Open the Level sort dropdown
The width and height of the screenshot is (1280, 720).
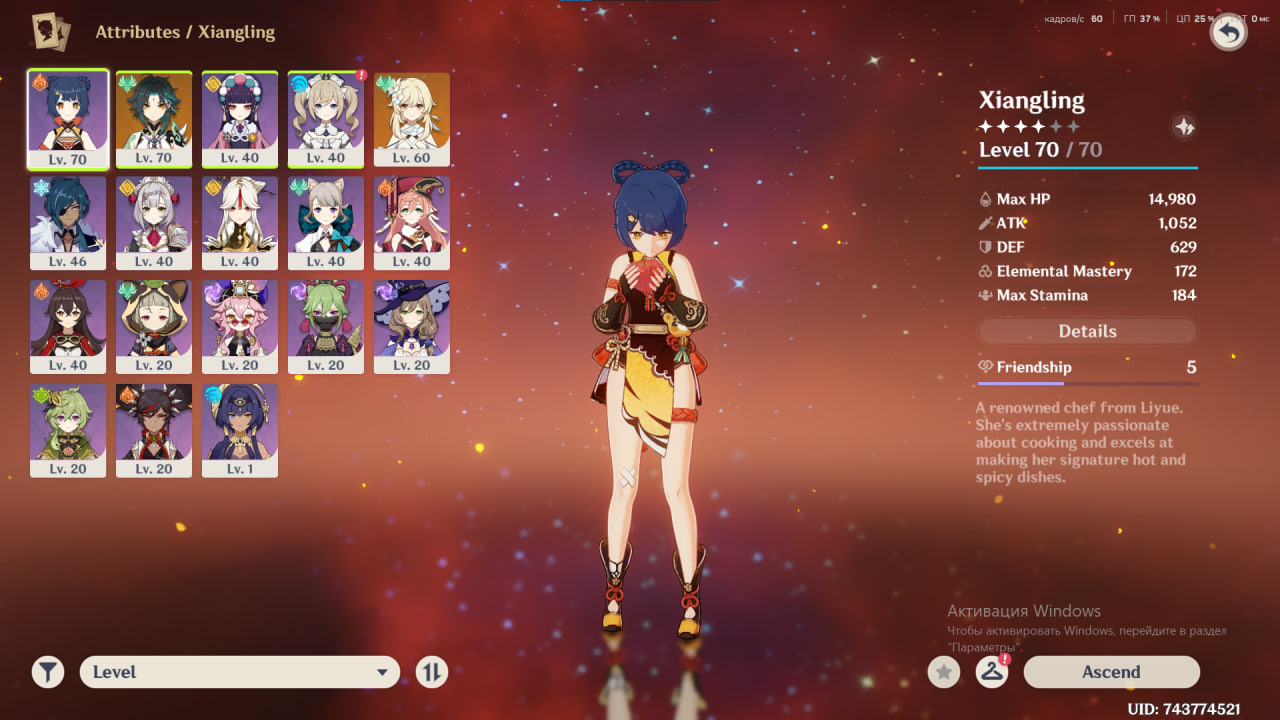pos(239,672)
